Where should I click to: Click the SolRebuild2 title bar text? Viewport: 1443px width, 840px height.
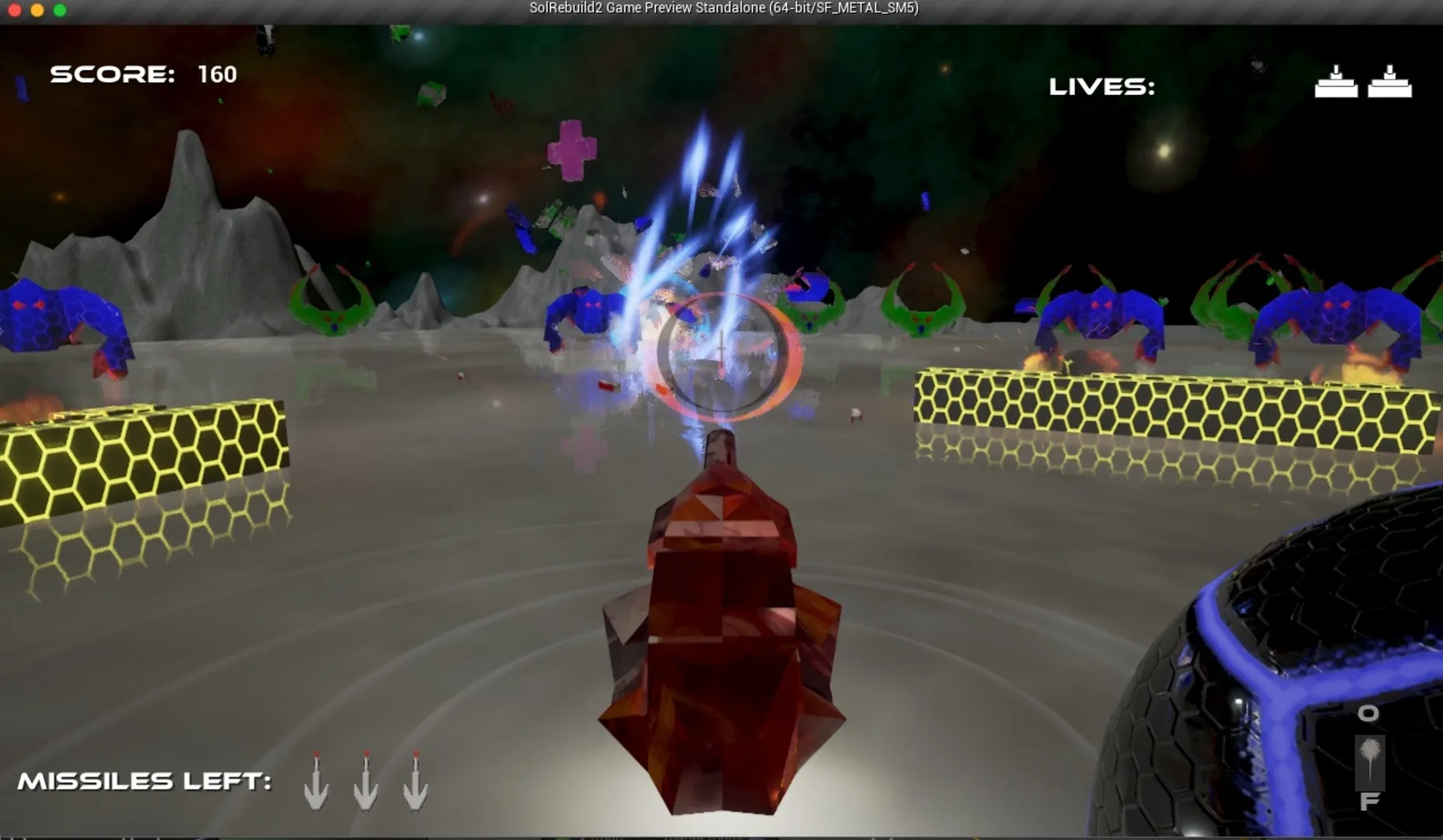721,9
